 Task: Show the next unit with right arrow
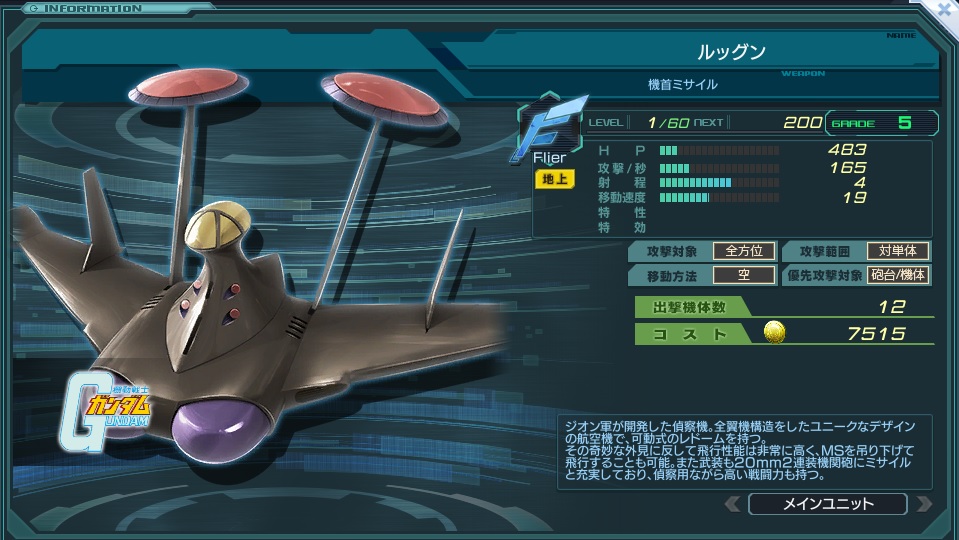pos(923,504)
